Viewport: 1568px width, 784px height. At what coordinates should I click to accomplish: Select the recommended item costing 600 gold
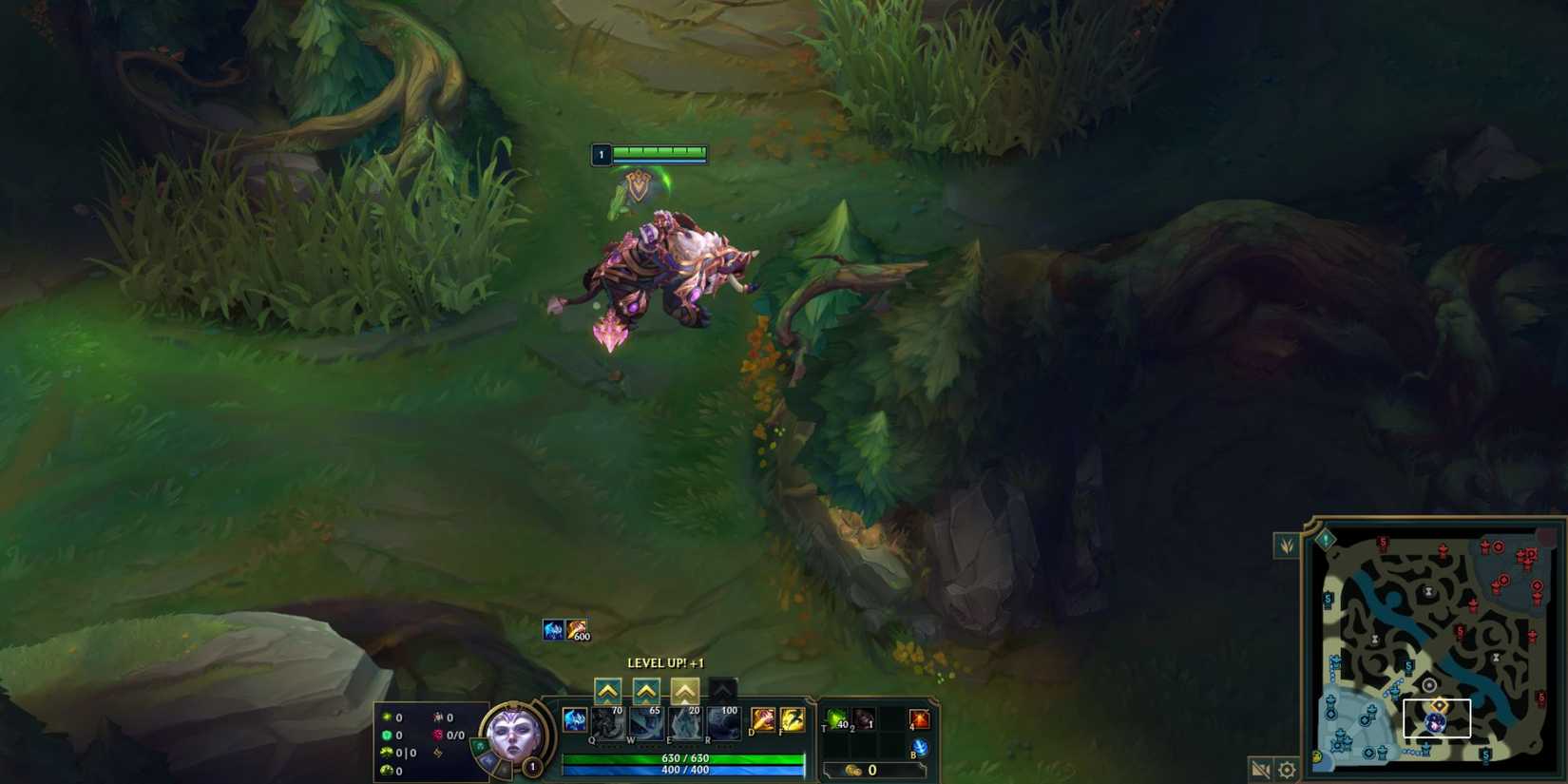coord(578,627)
